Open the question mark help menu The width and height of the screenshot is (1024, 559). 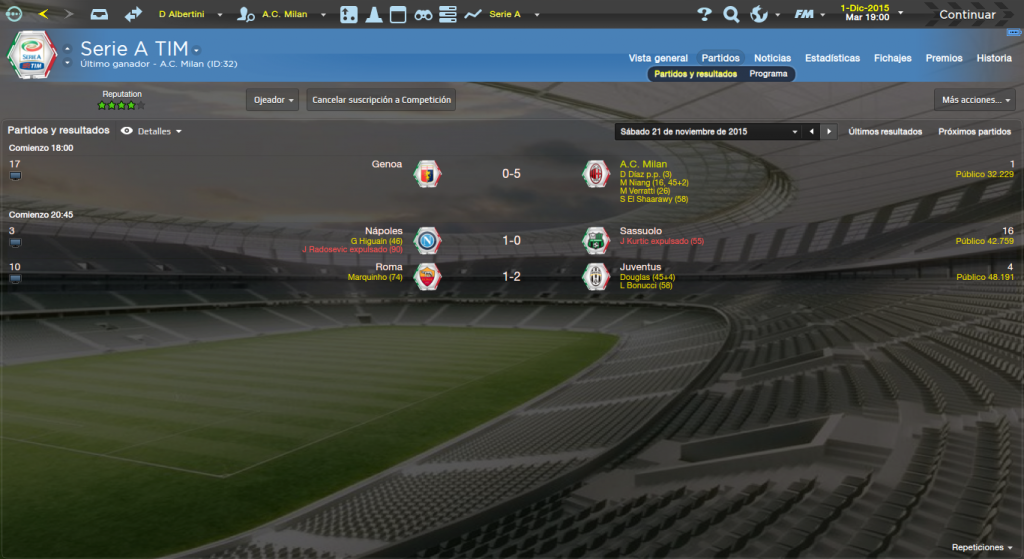point(704,15)
